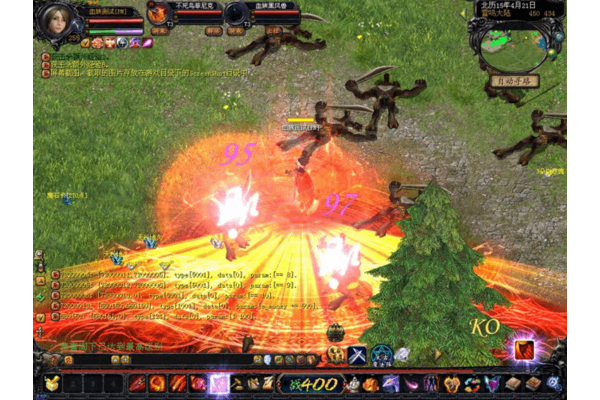Open the brown book icon on the hotbar
The width and height of the screenshot is (600, 400).
[512, 383]
